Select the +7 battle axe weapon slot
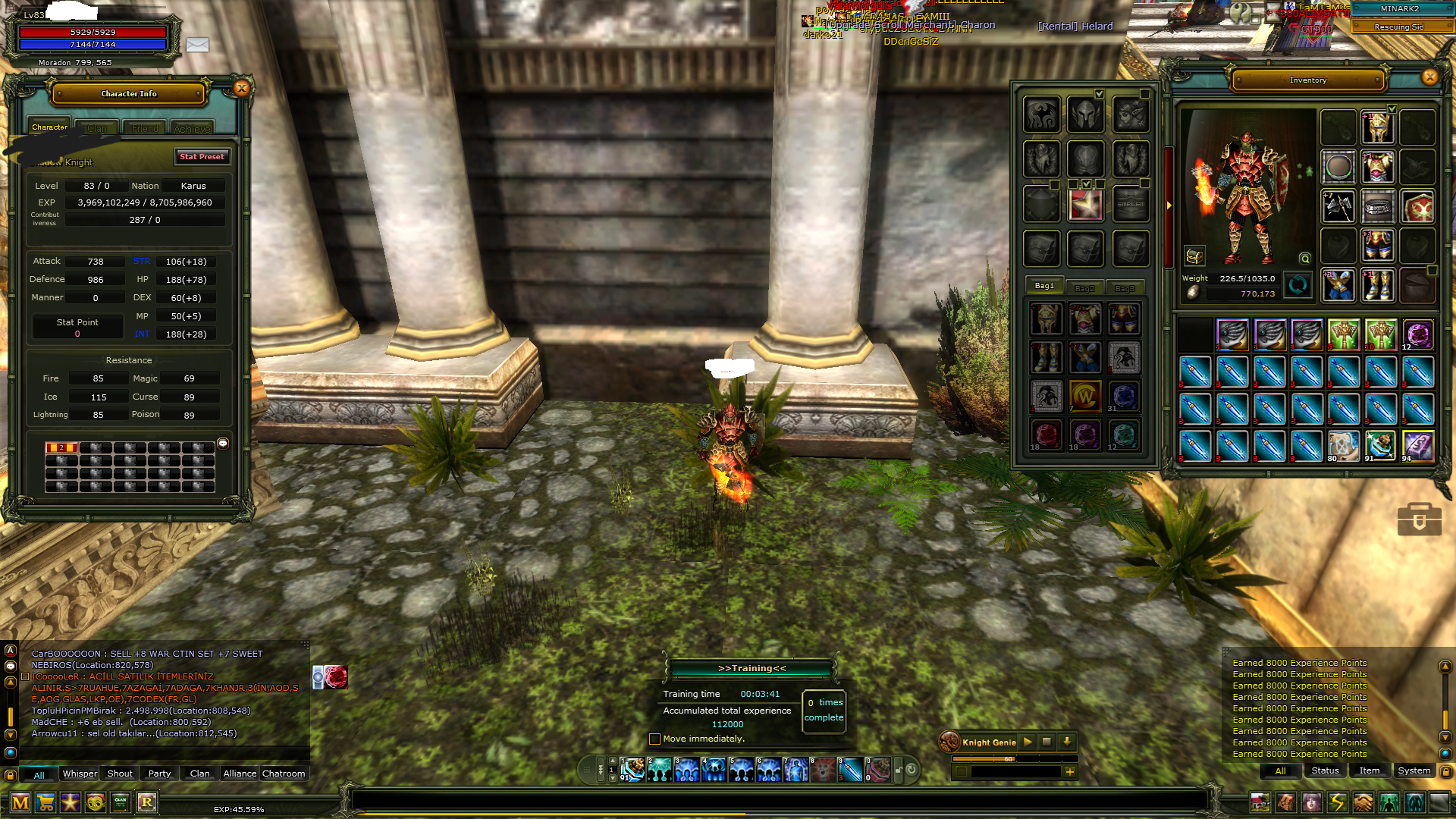 click(x=1338, y=206)
